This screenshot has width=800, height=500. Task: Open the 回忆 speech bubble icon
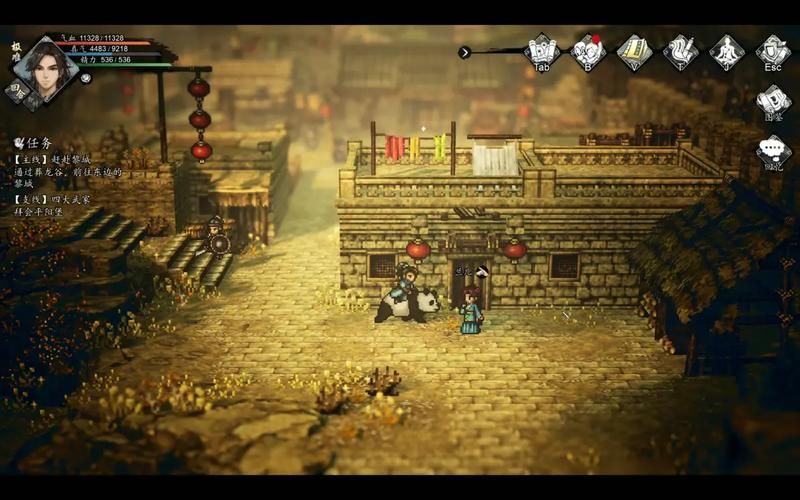[x=773, y=152]
